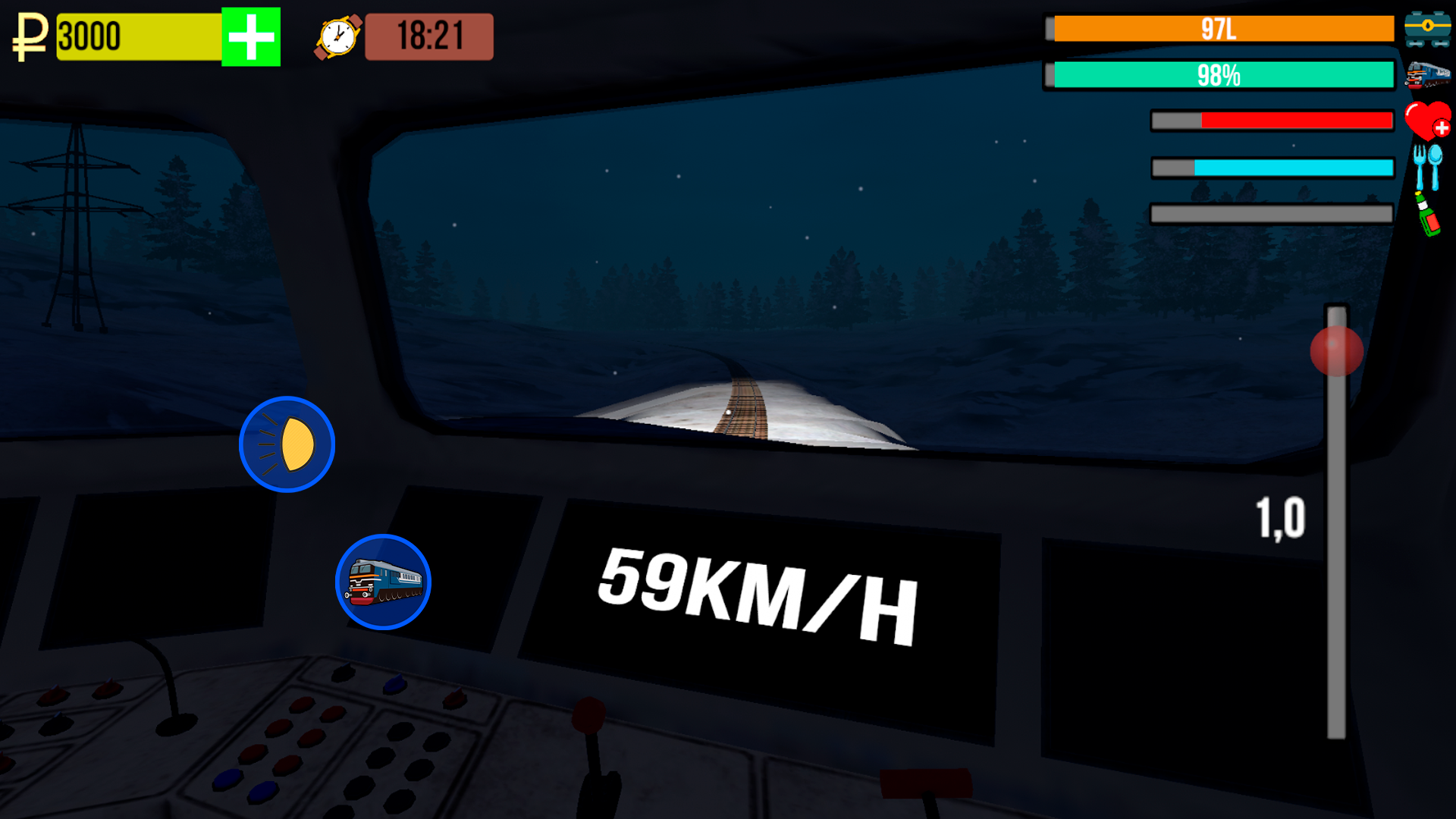Tap the 59KM/H speed display

pyautogui.click(x=758, y=599)
